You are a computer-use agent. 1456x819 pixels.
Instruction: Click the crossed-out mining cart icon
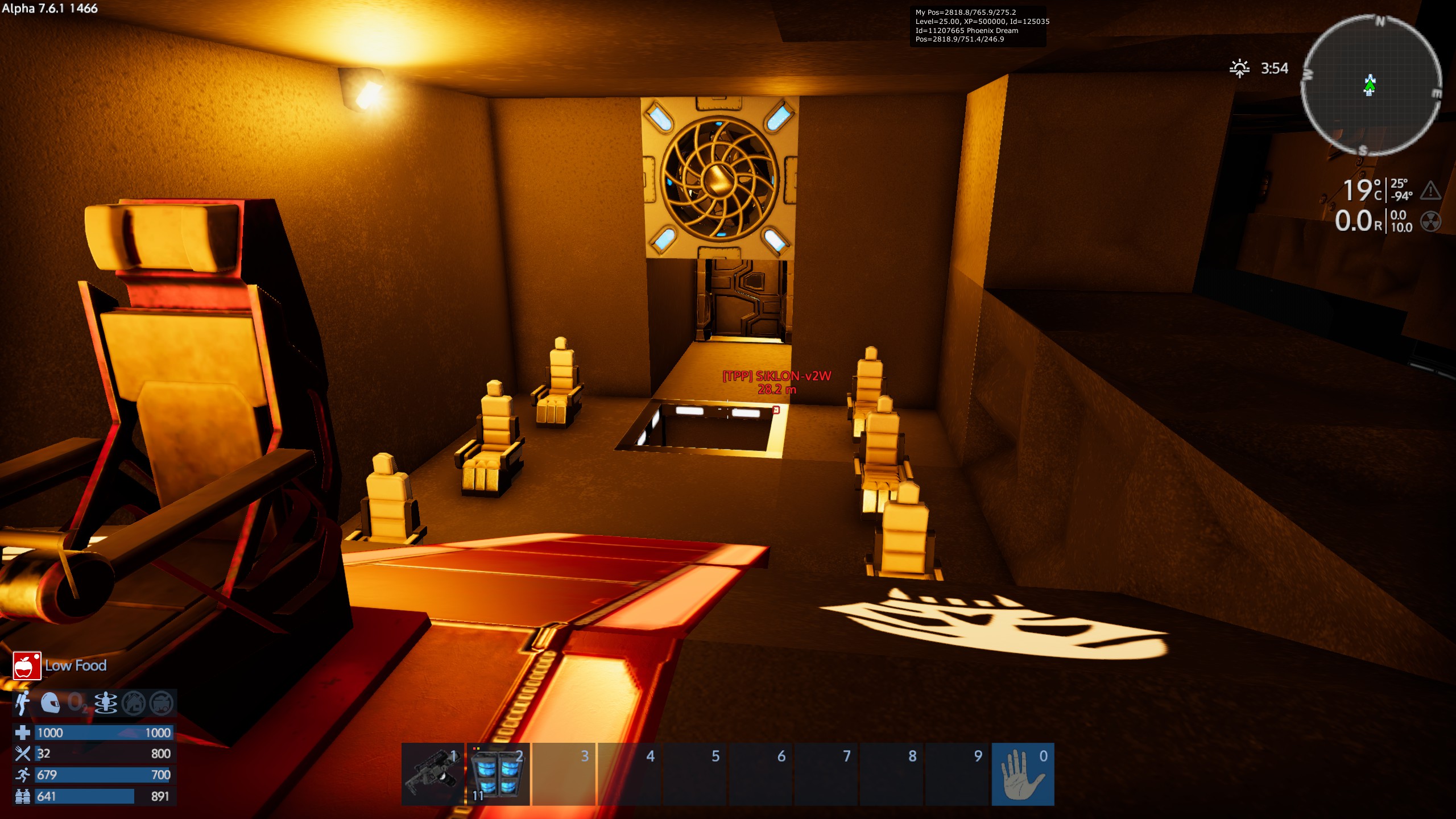click(x=162, y=703)
